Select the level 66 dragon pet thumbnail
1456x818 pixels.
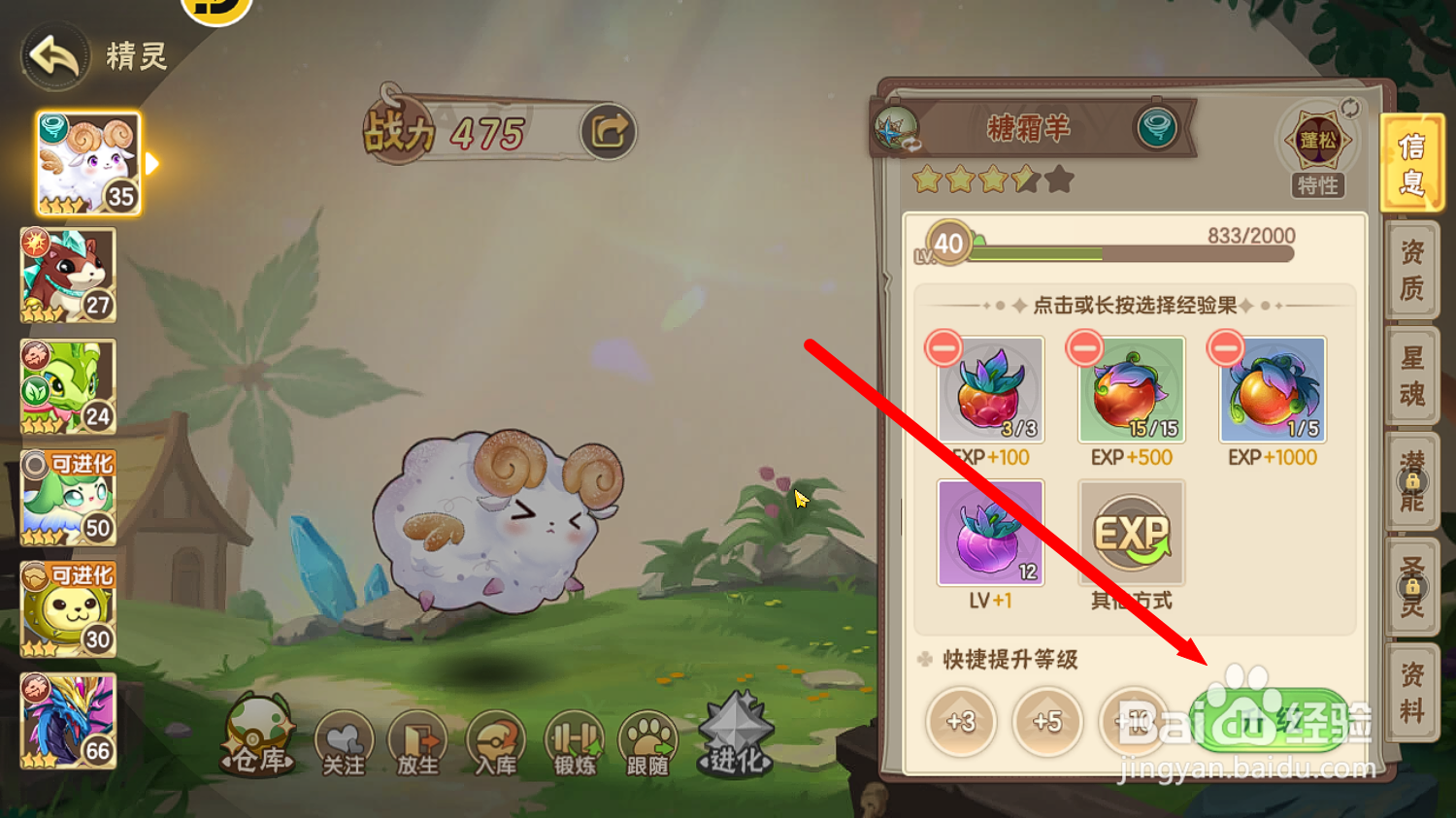pos(67,720)
